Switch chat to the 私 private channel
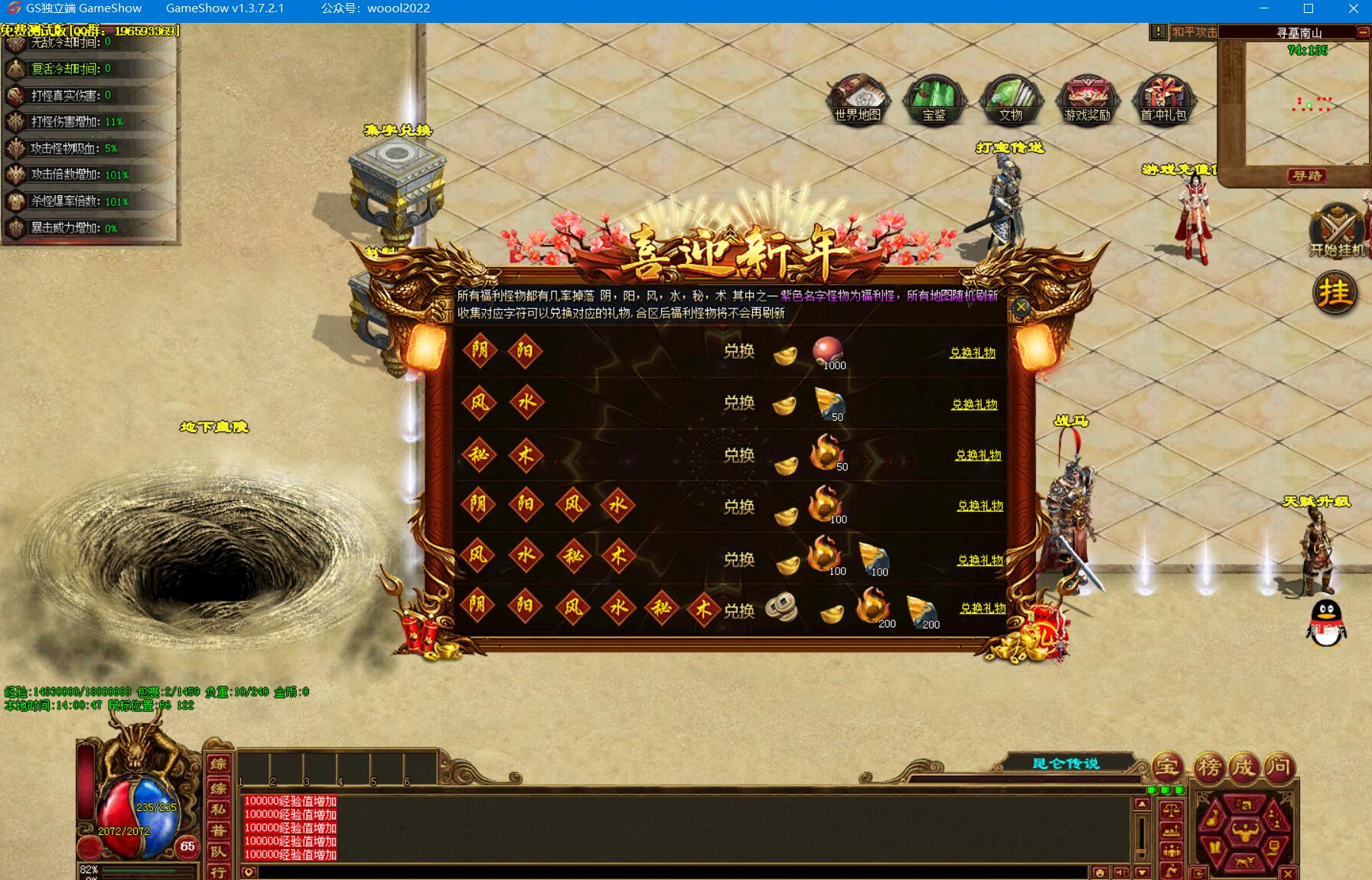1372x880 pixels. click(x=218, y=809)
